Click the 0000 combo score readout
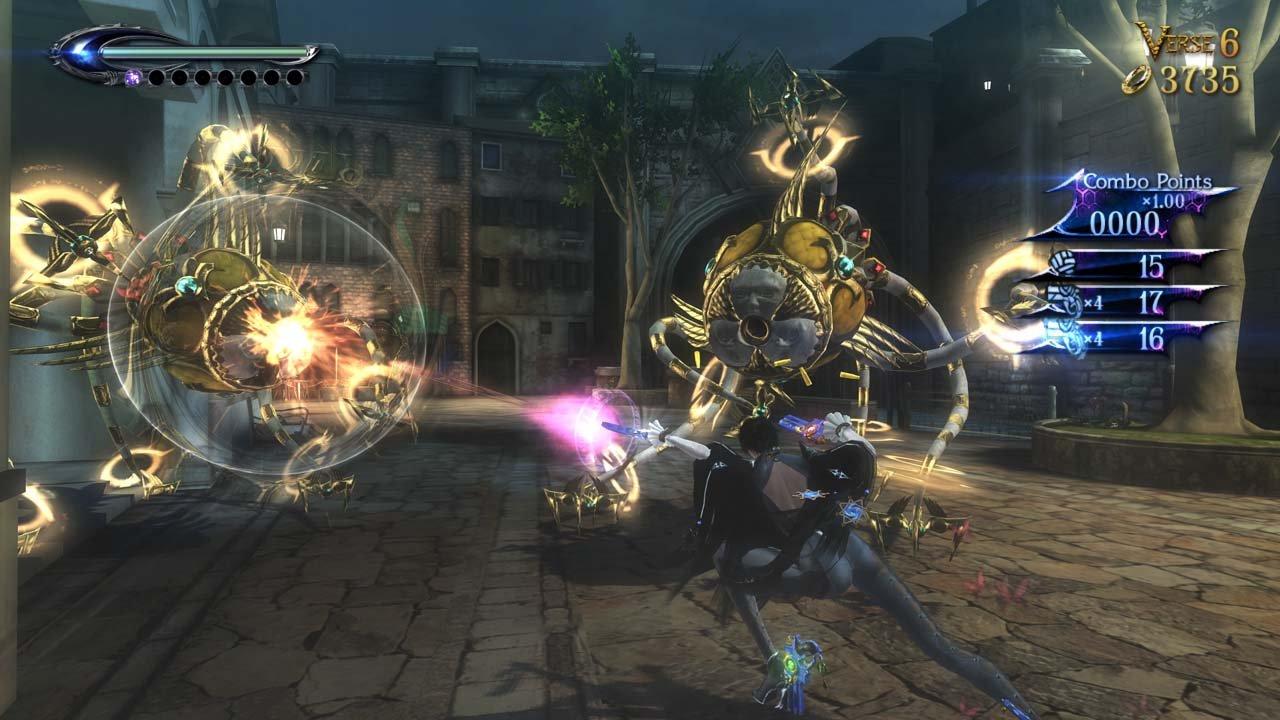 pyautogui.click(x=1125, y=220)
